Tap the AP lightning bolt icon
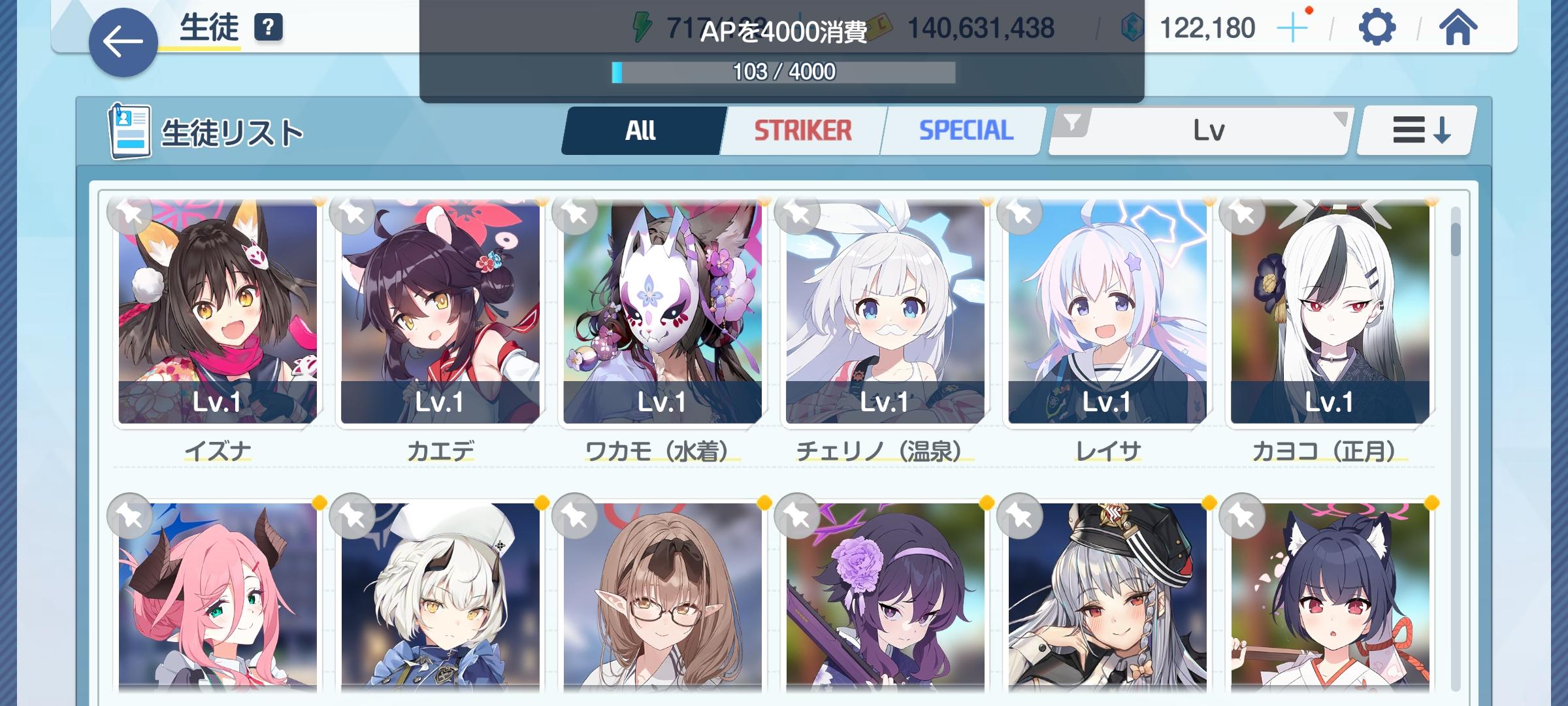Image resolution: width=1568 pixels, height=706 pixels. coord(644,25)
